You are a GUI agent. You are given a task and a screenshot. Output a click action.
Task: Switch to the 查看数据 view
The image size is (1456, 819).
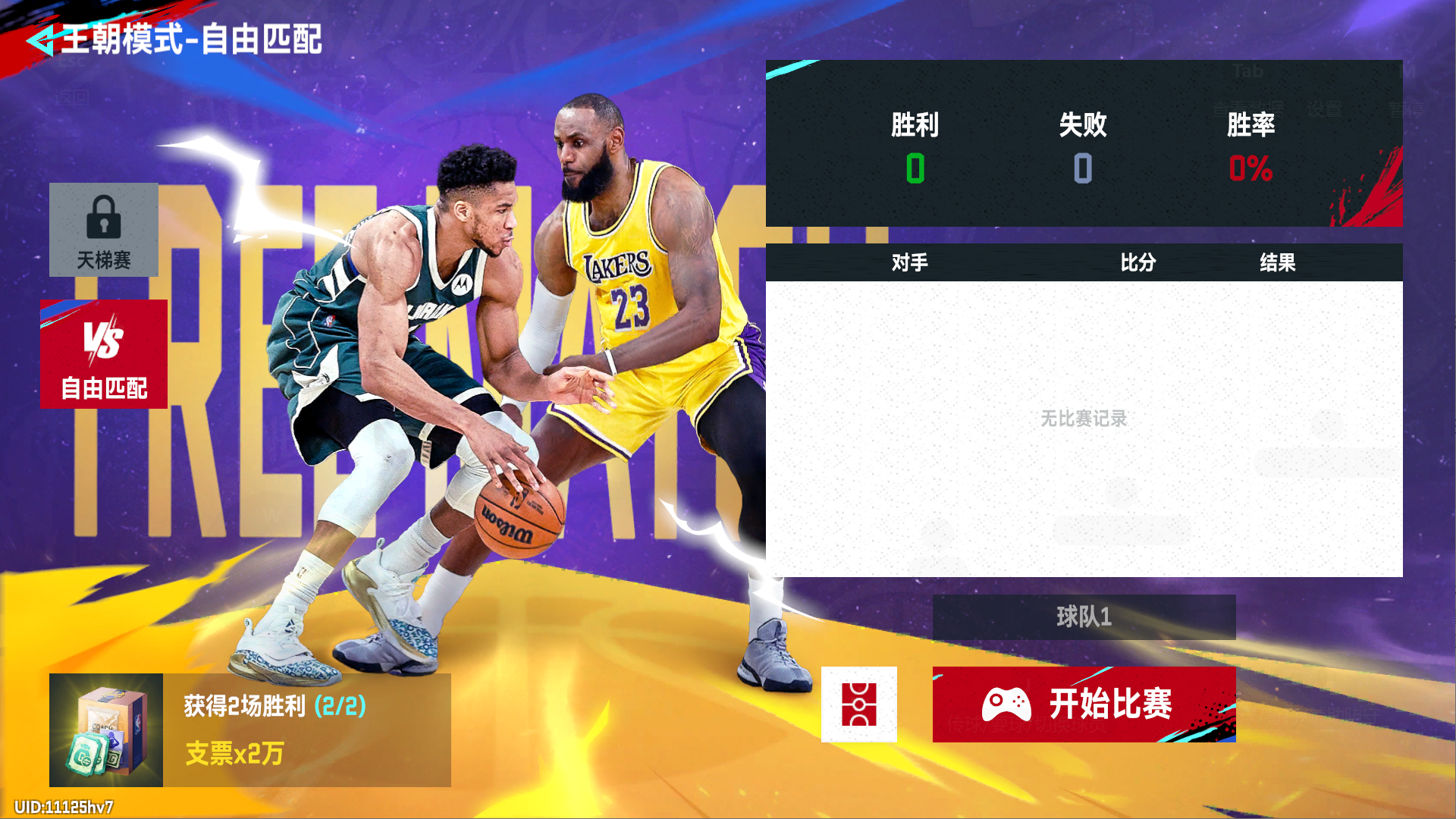click(1248, 108)
